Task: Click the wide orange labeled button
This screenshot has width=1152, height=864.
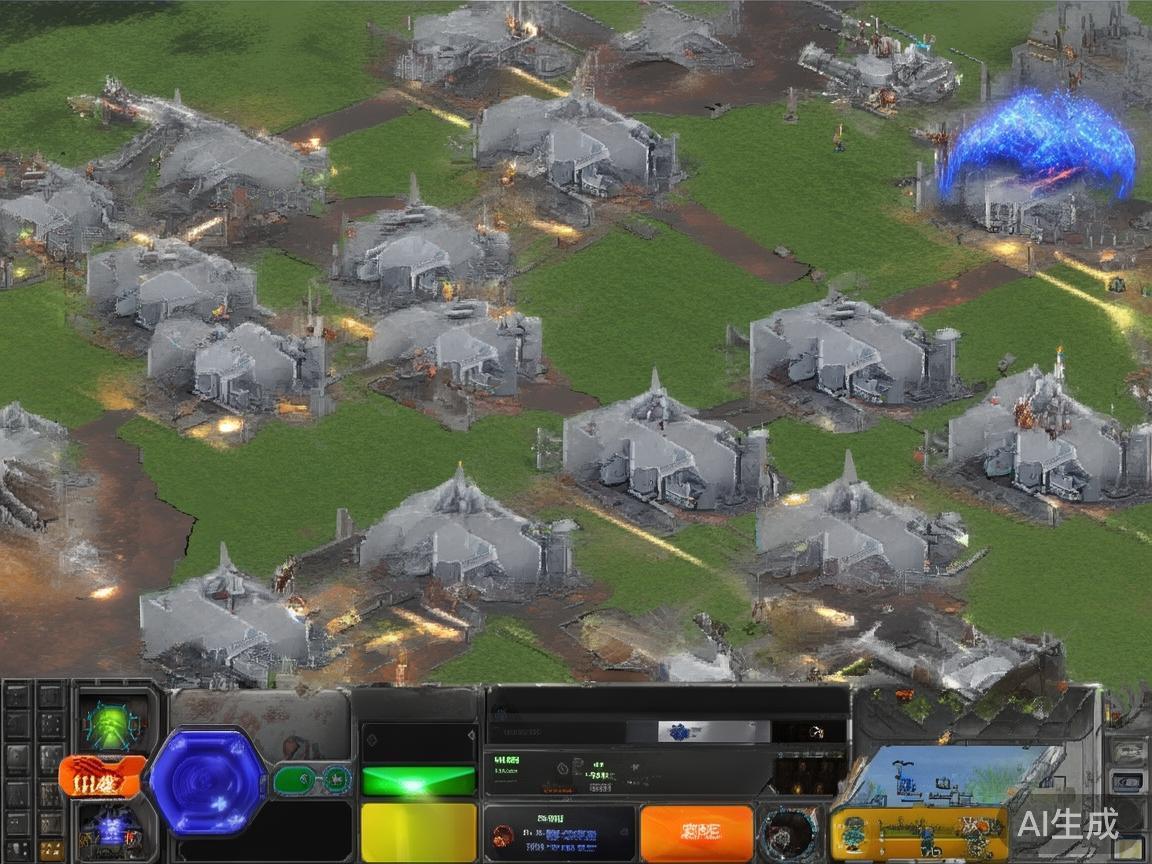Action: click(696, 832)
